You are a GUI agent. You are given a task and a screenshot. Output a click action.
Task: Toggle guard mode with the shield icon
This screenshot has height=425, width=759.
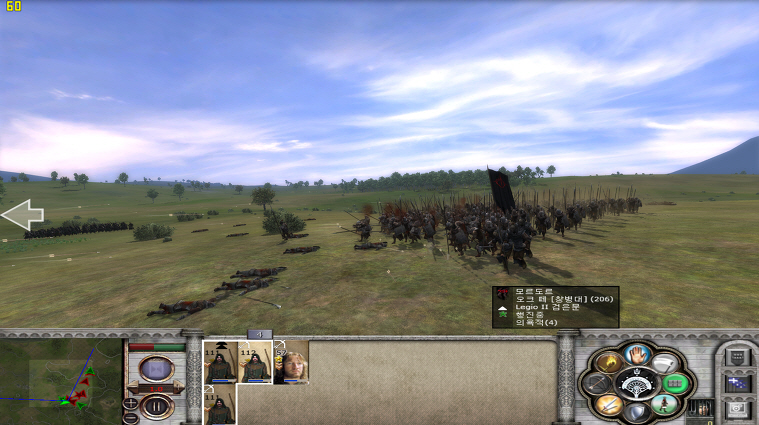636,413
